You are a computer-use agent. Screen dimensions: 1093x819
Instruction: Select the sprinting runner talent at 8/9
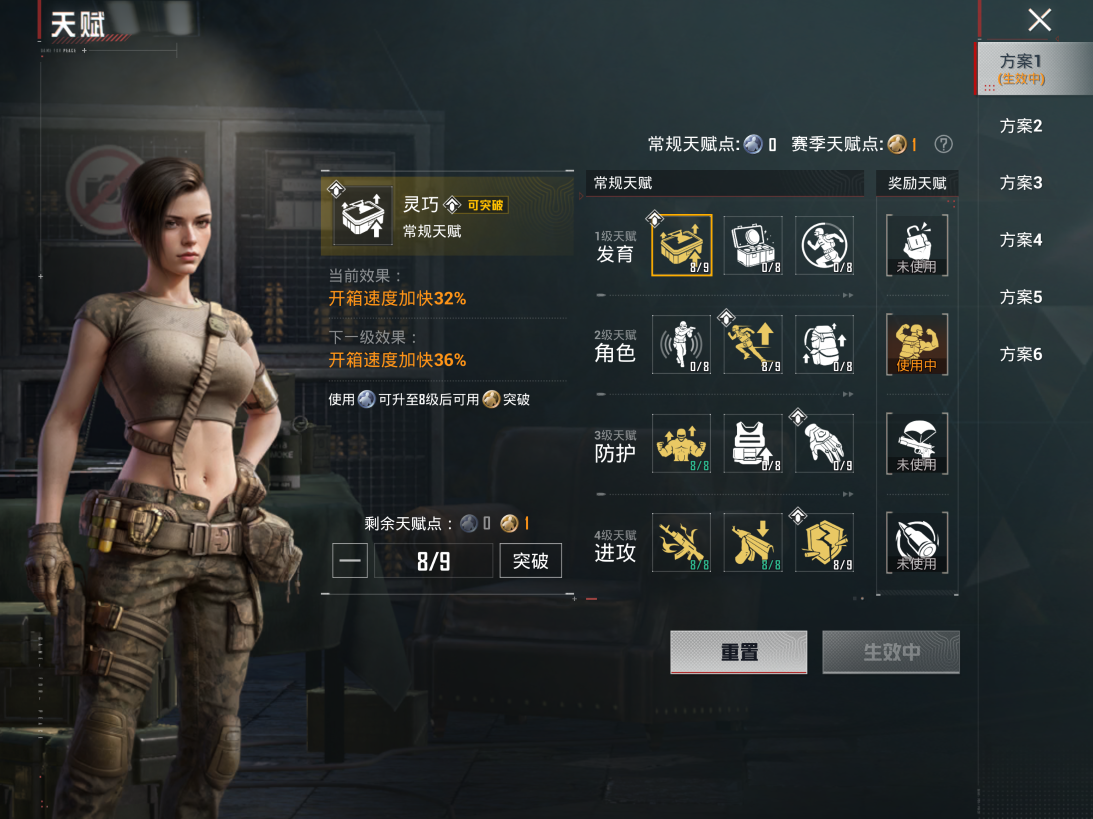point(753,345)
